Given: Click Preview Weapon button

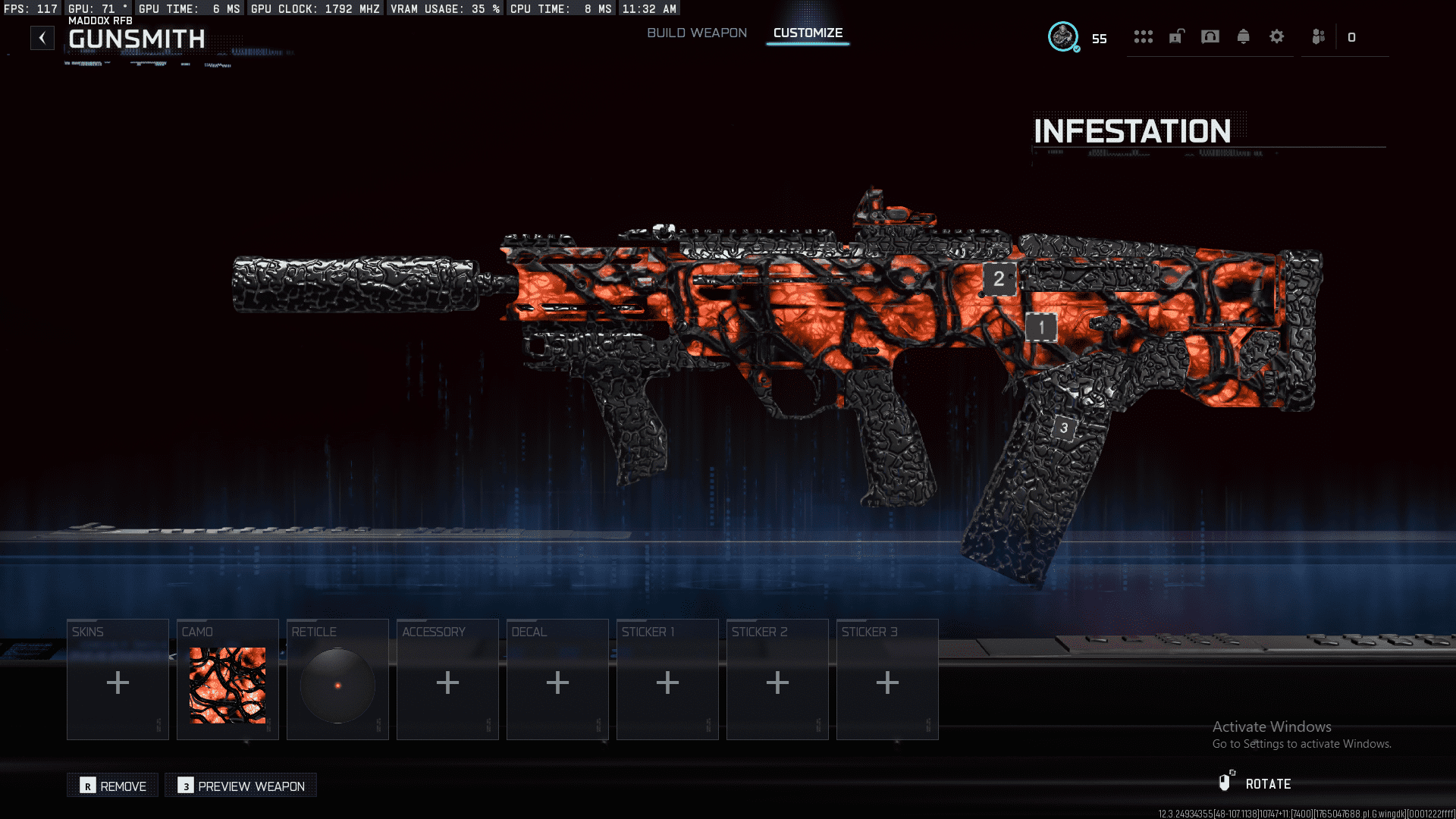Looking at the screenshot, I should pyautogui.click(x=241, y=786).
